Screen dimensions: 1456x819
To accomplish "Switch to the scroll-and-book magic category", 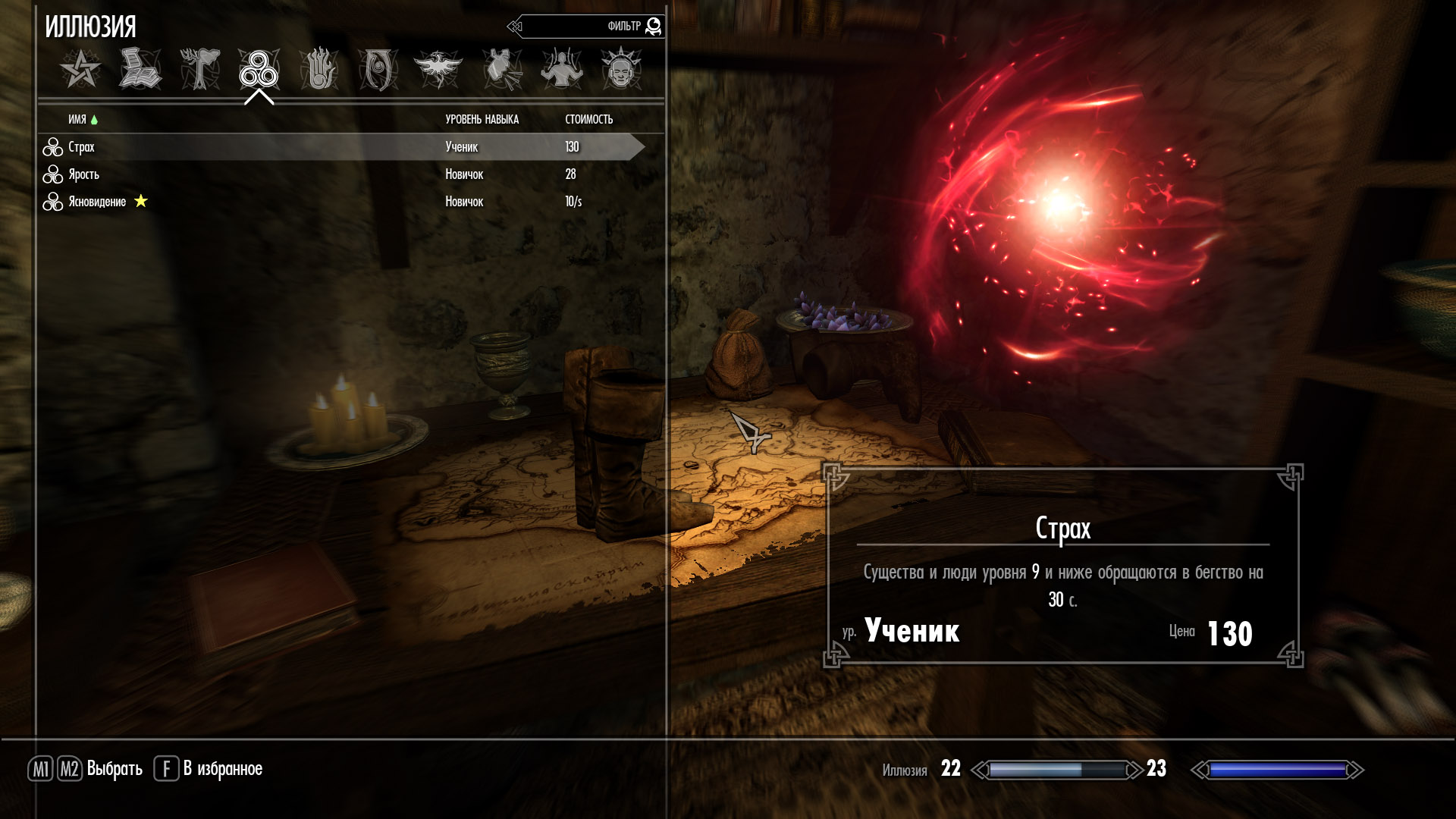I will [x=140, y=70].
